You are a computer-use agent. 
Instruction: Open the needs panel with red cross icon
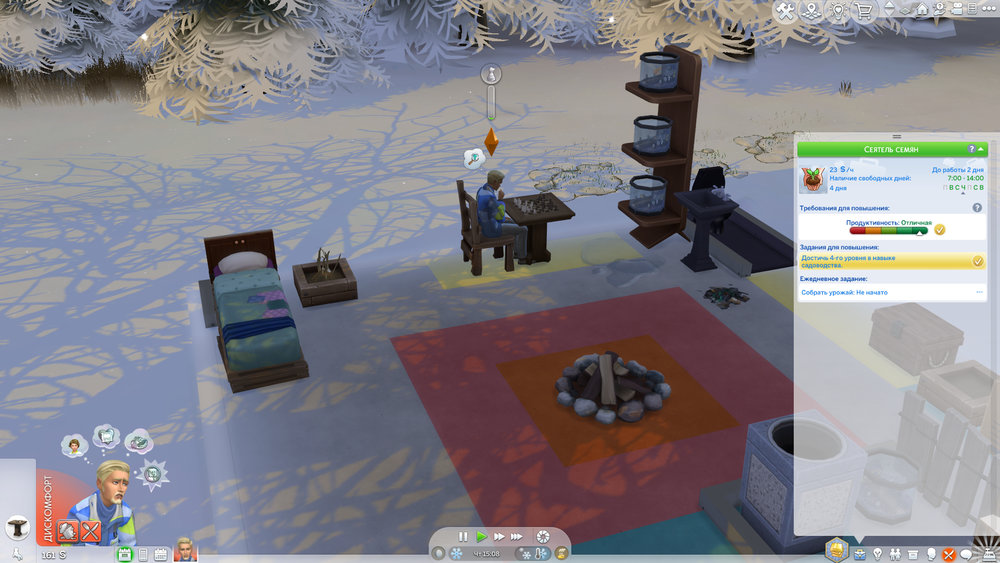pos(949,553)
